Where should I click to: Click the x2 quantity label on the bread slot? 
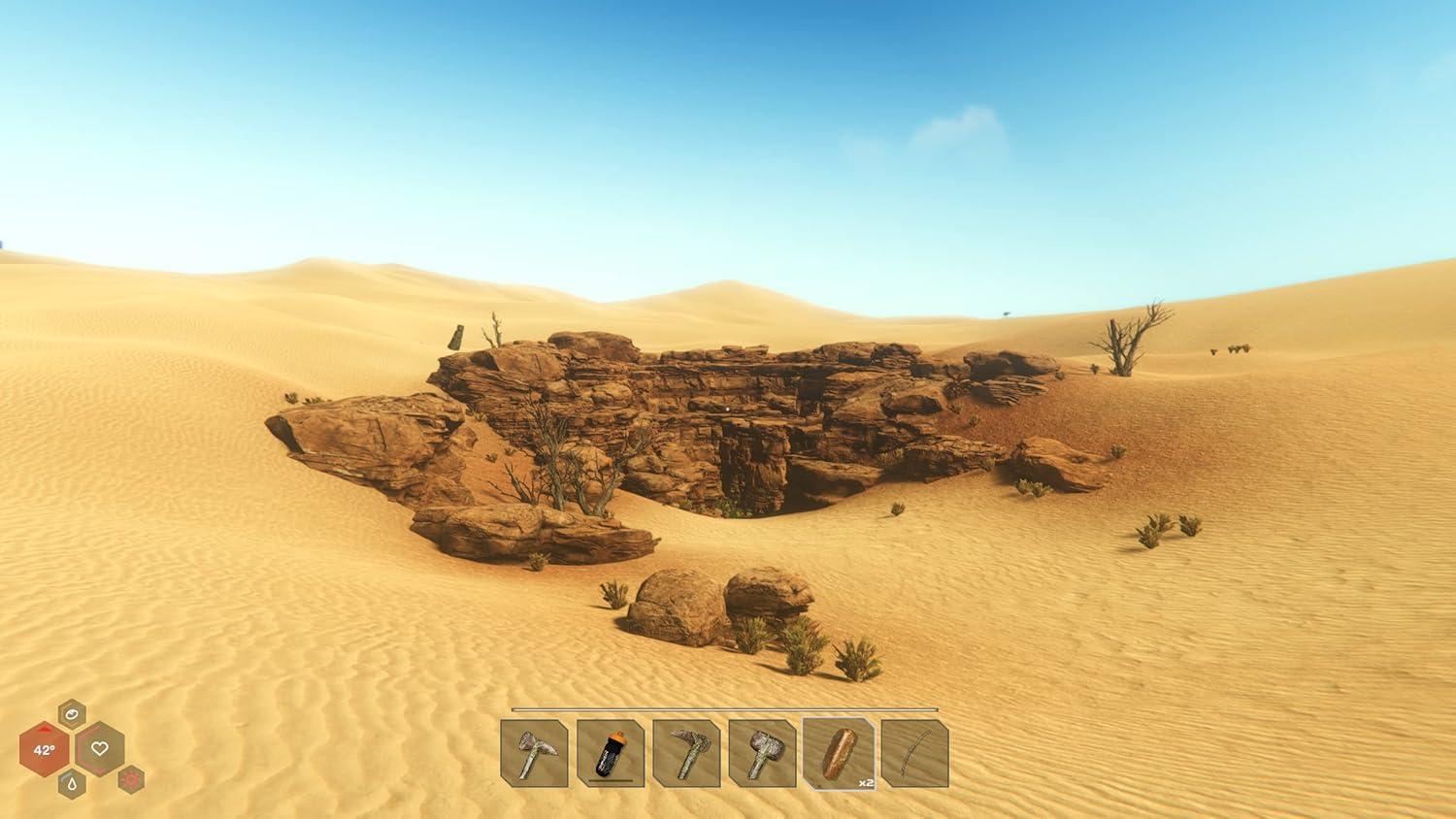(866, 781)
